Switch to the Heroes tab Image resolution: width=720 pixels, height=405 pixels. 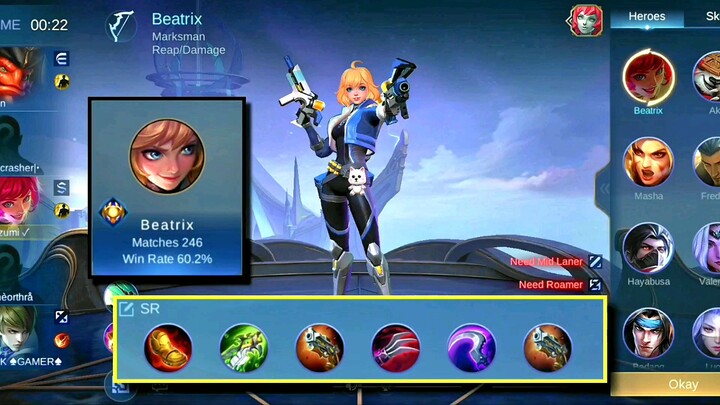(x=647, y=17)
